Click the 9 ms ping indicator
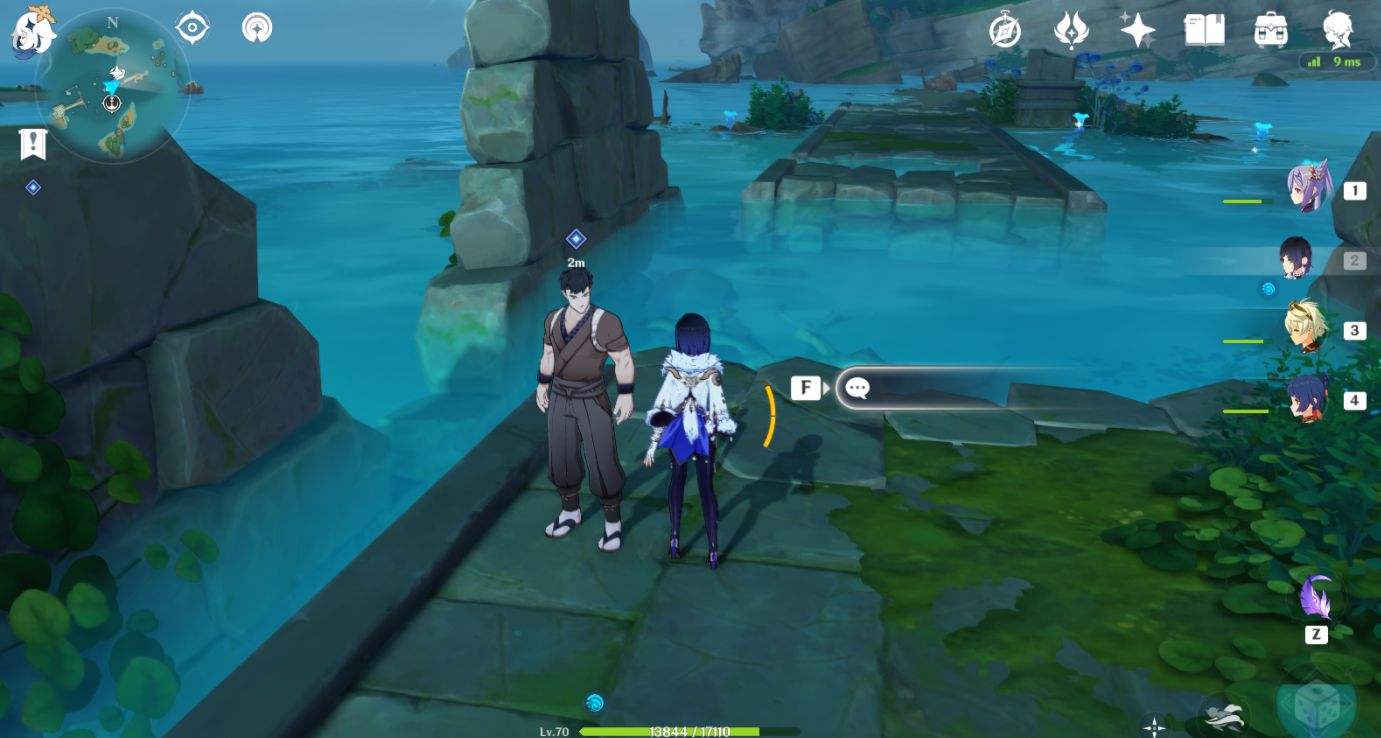The height and width of the screenshot is (738, 1381). coord(1337,62)
